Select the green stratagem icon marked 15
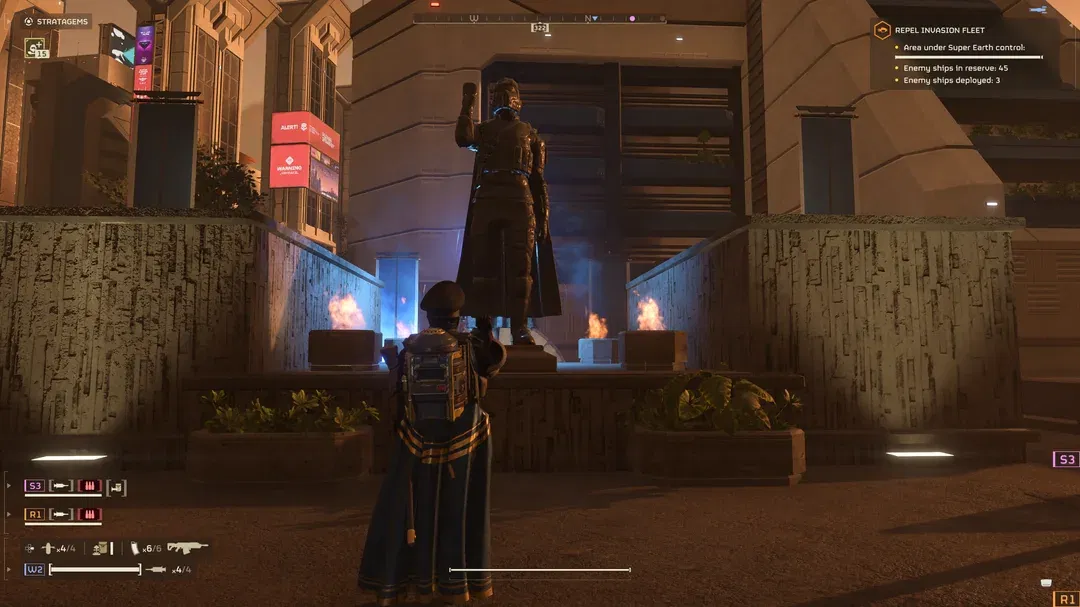The width and height of the screenshot is (1080, 607). pyautogui.click(x=35, y=47)
